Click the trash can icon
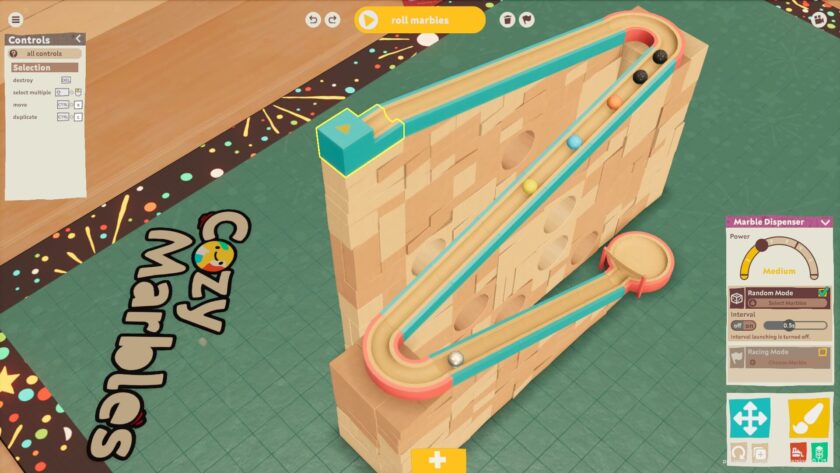This screenshot has width=840, height=473. click(507, 19)
